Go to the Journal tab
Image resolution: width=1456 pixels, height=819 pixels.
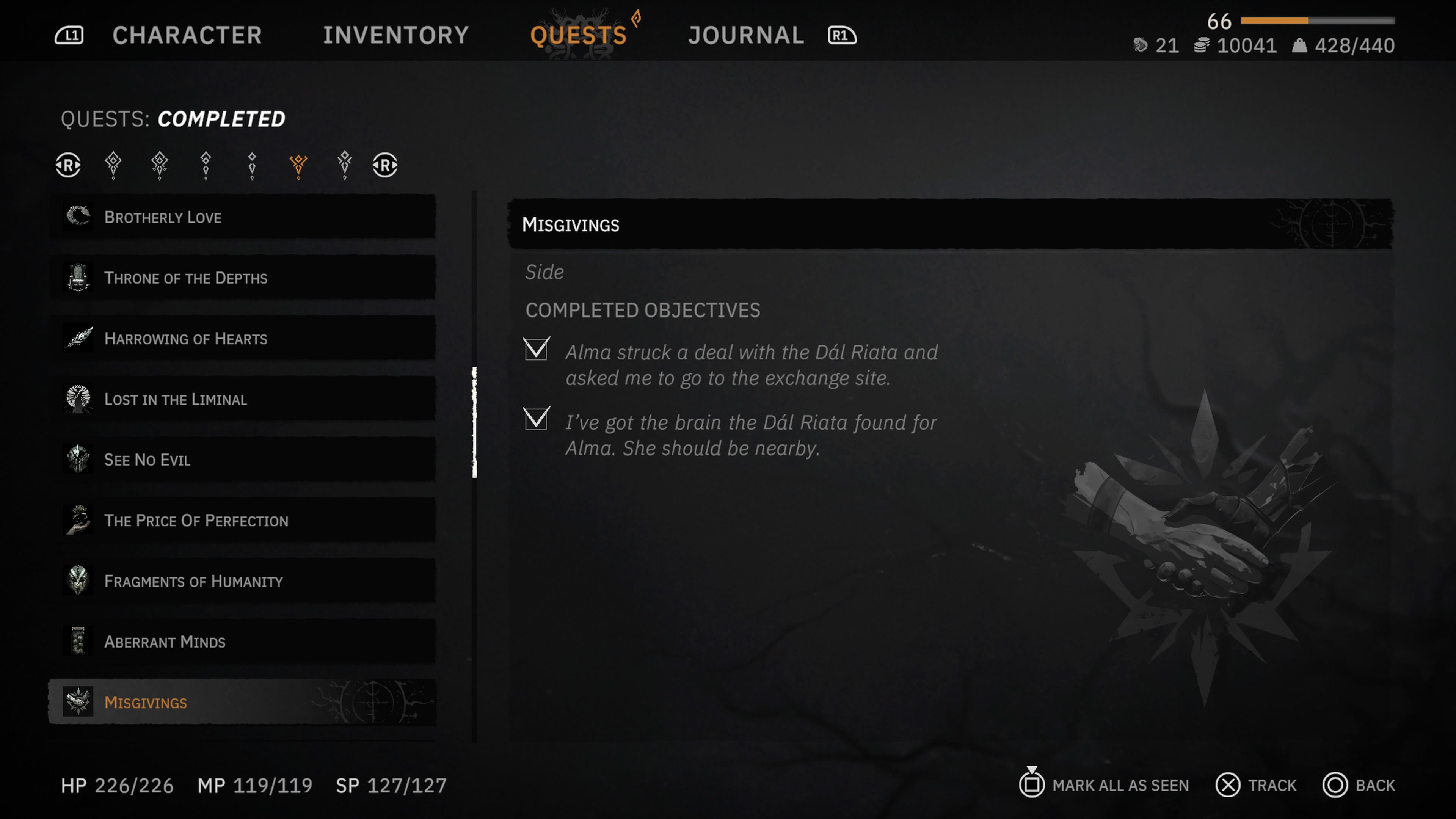745,35
